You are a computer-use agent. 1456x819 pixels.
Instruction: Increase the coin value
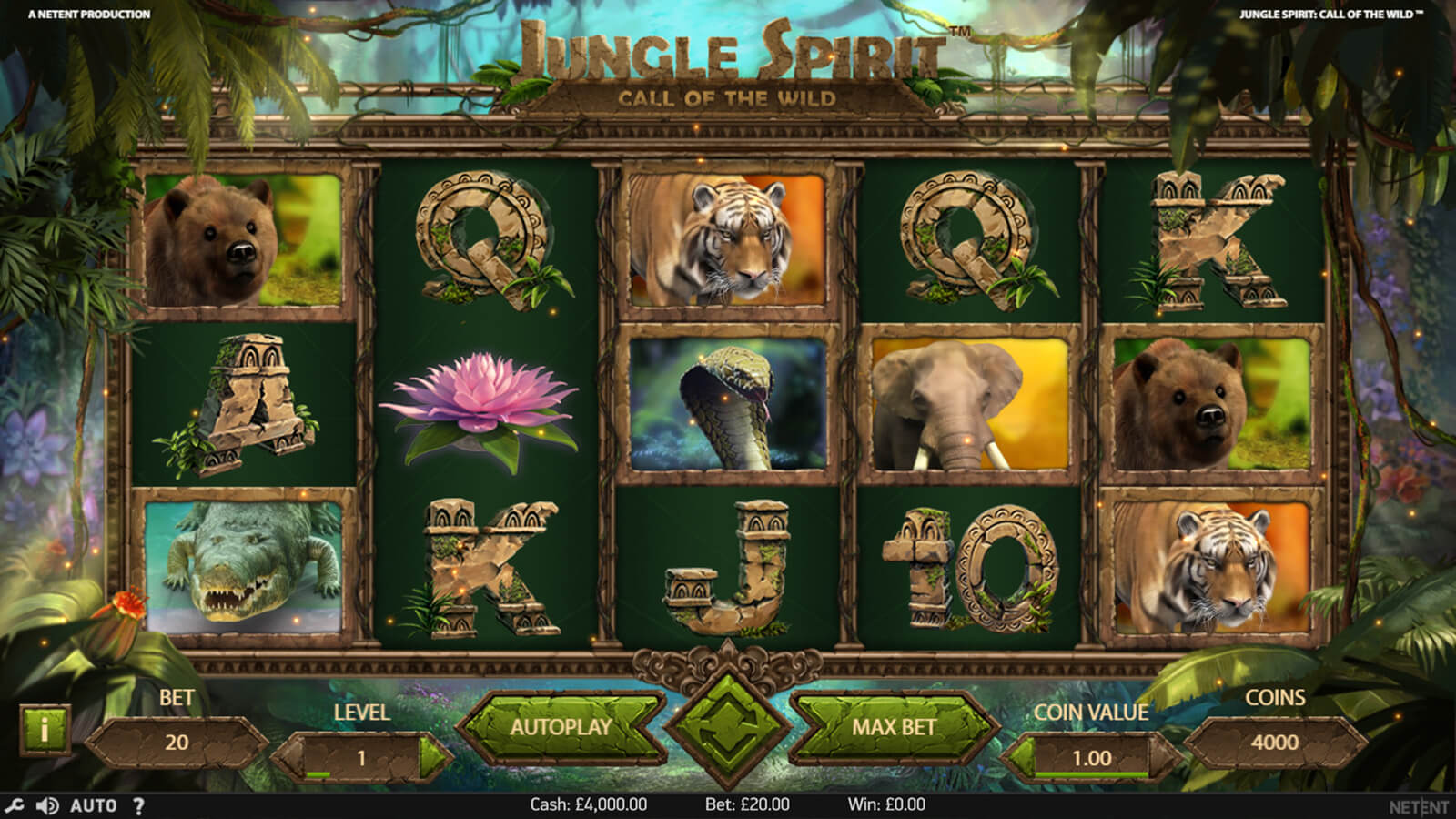[x=1164, y=756]
